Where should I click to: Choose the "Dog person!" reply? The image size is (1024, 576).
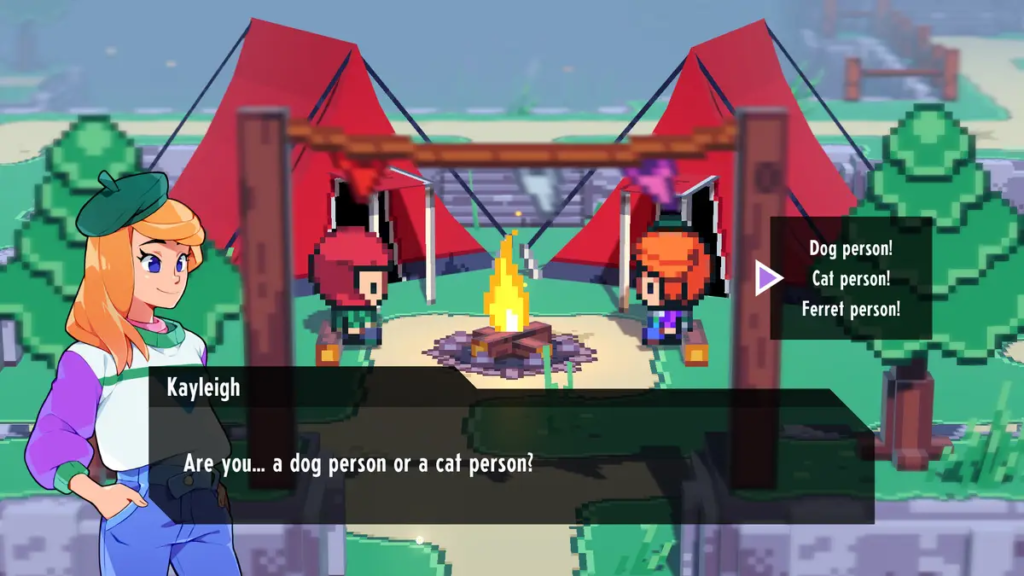click(x=850, y=249)
